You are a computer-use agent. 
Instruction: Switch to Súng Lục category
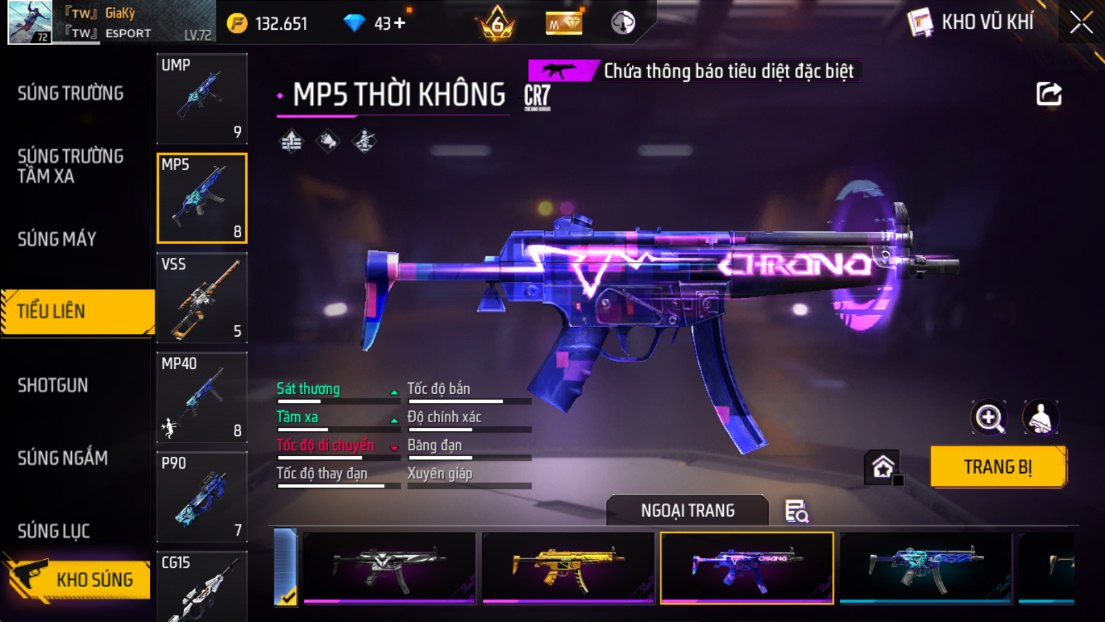[54, 531]
